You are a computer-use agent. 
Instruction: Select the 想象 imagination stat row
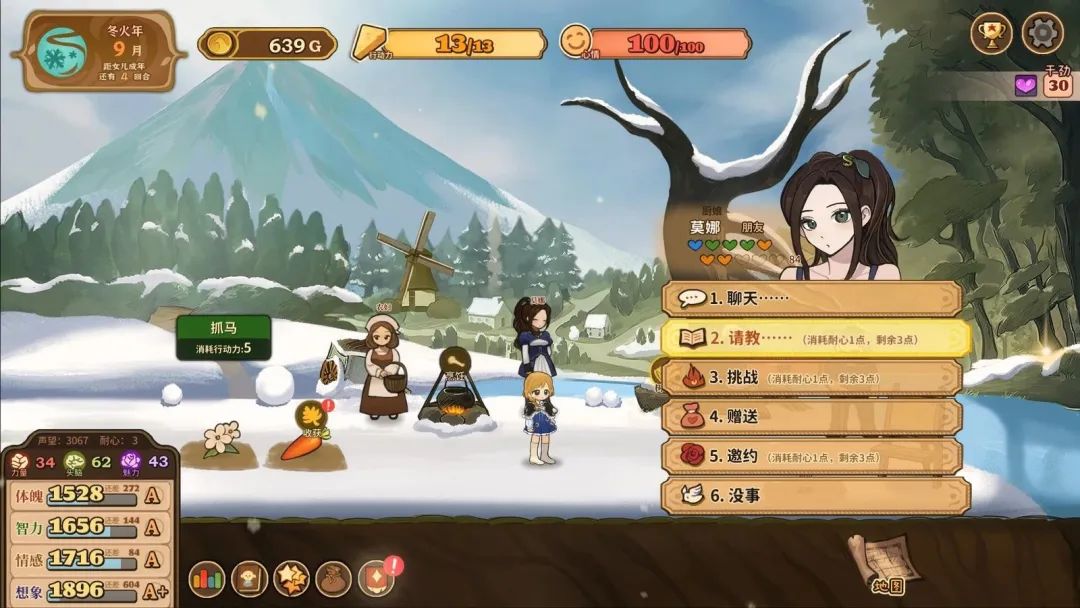[90, 591]
